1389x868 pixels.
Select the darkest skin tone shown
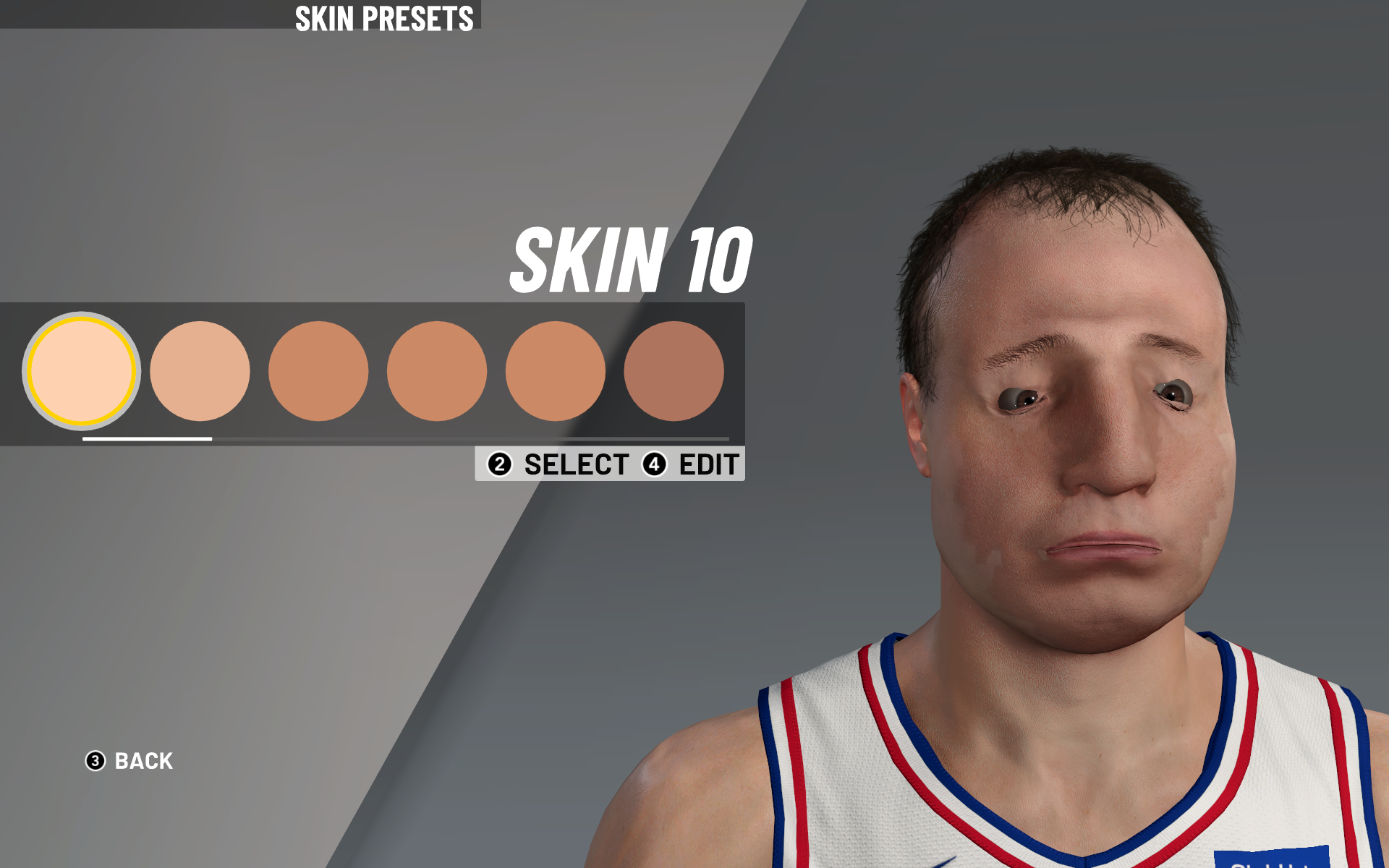point(674,371)
